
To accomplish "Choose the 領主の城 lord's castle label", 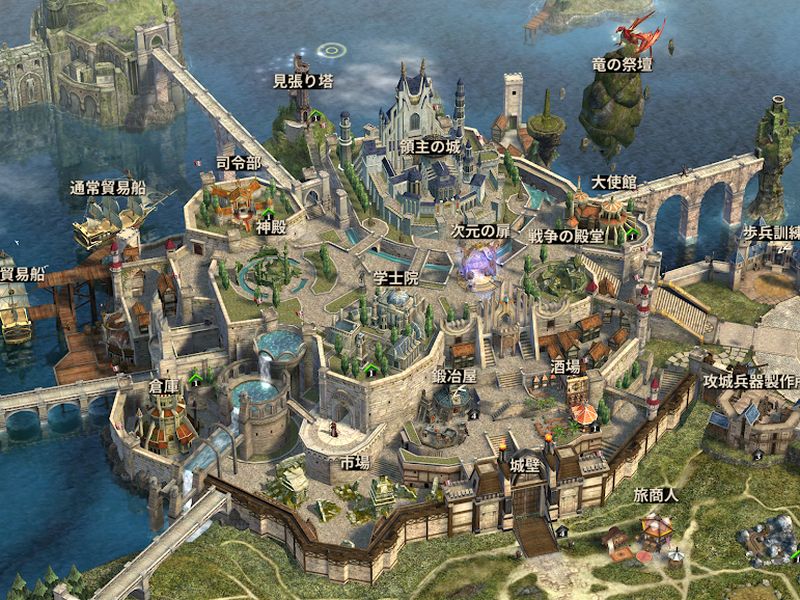I will coord(431,147).
